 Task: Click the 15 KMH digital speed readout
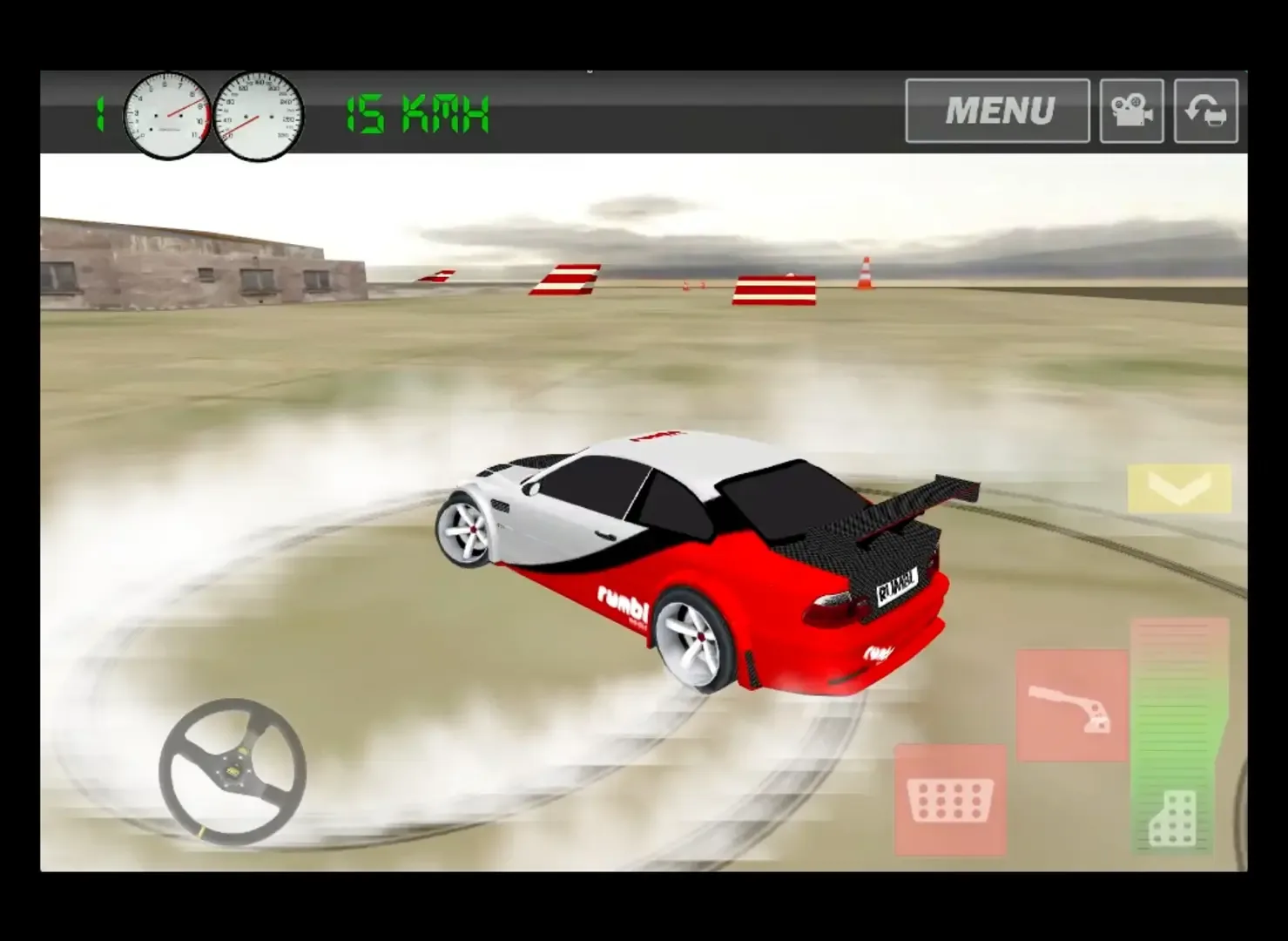point(416,113)
